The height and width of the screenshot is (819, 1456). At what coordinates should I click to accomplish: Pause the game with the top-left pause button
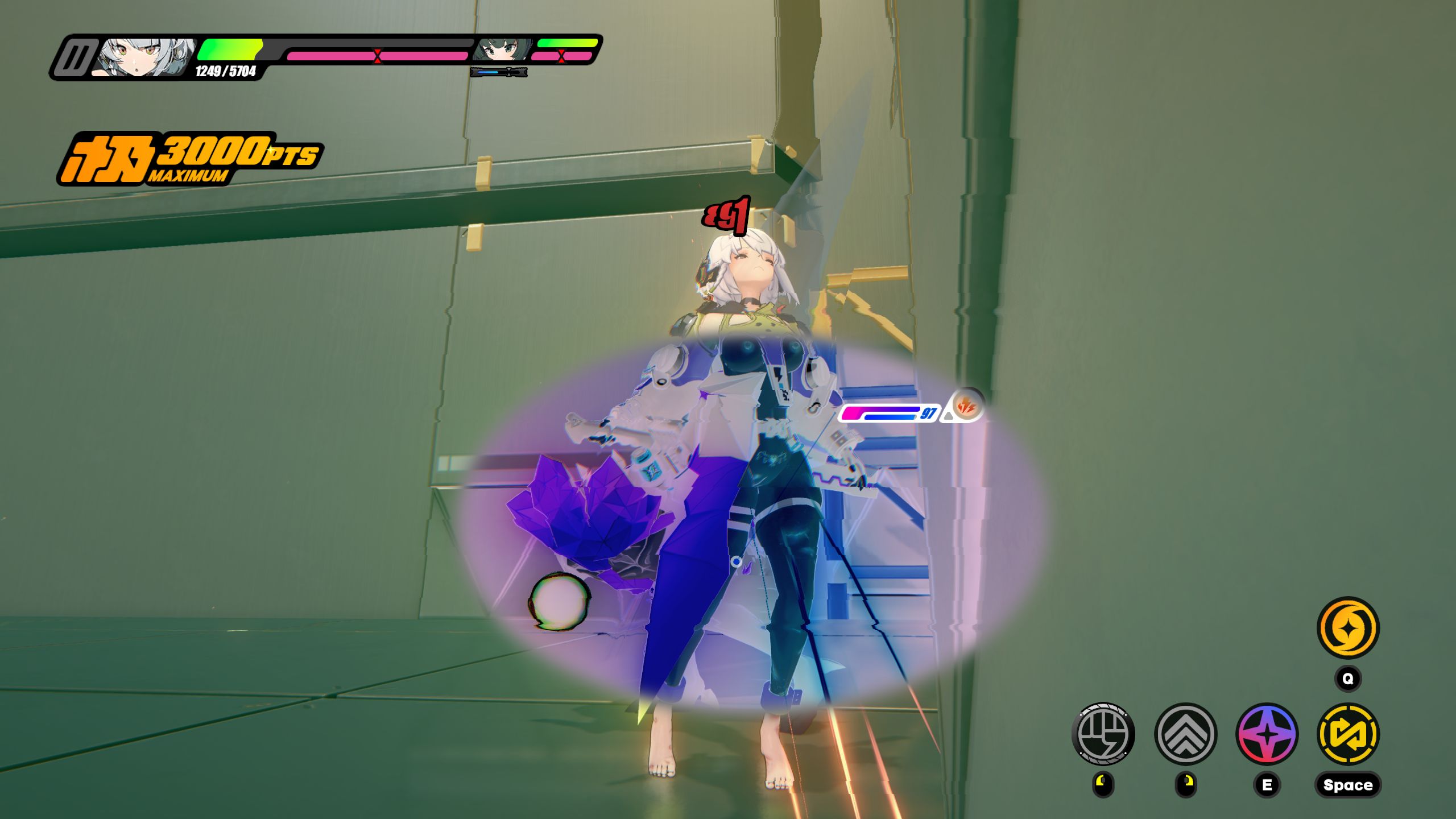74,58
